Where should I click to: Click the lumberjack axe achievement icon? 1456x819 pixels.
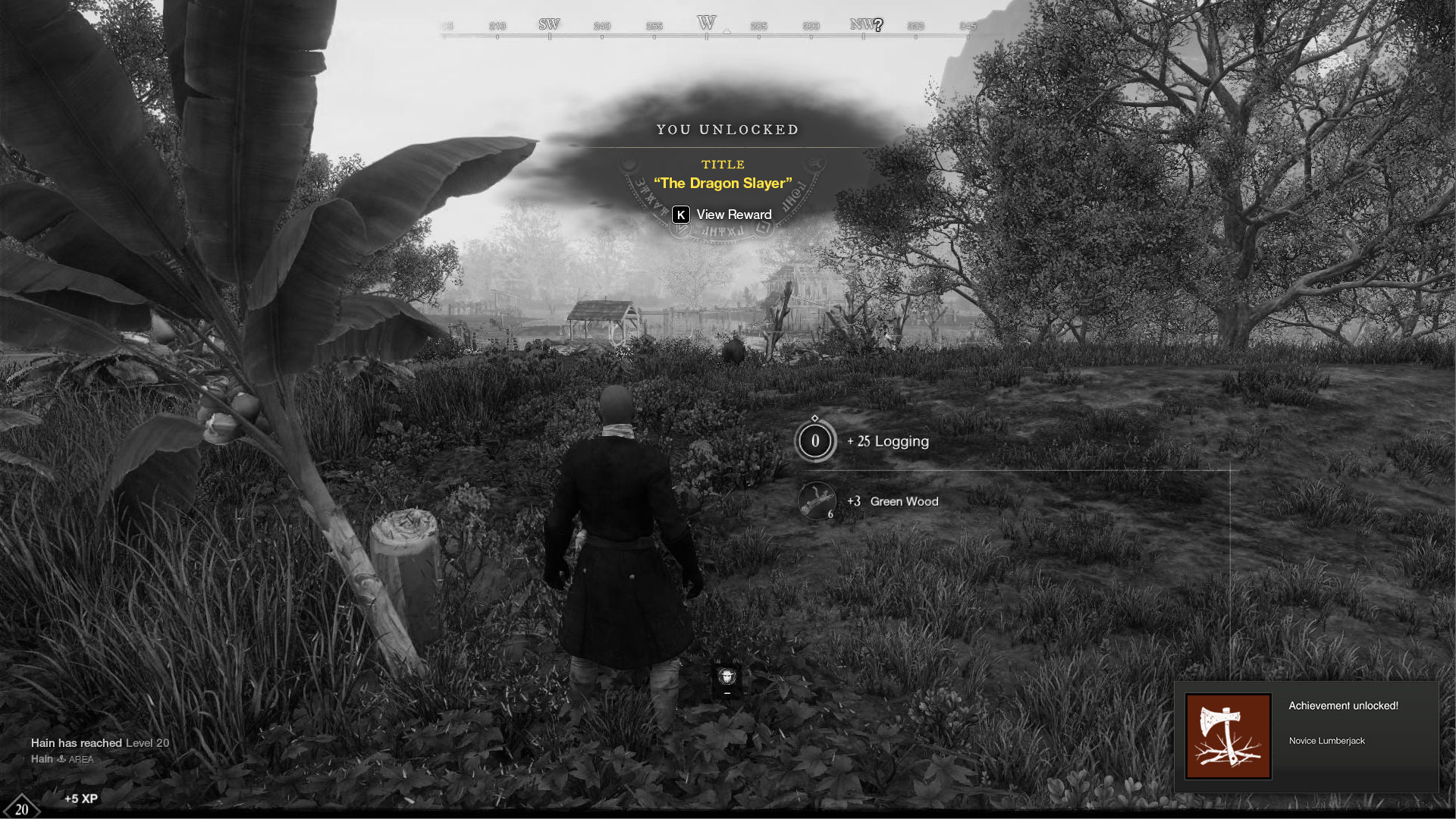point(1228,736)
